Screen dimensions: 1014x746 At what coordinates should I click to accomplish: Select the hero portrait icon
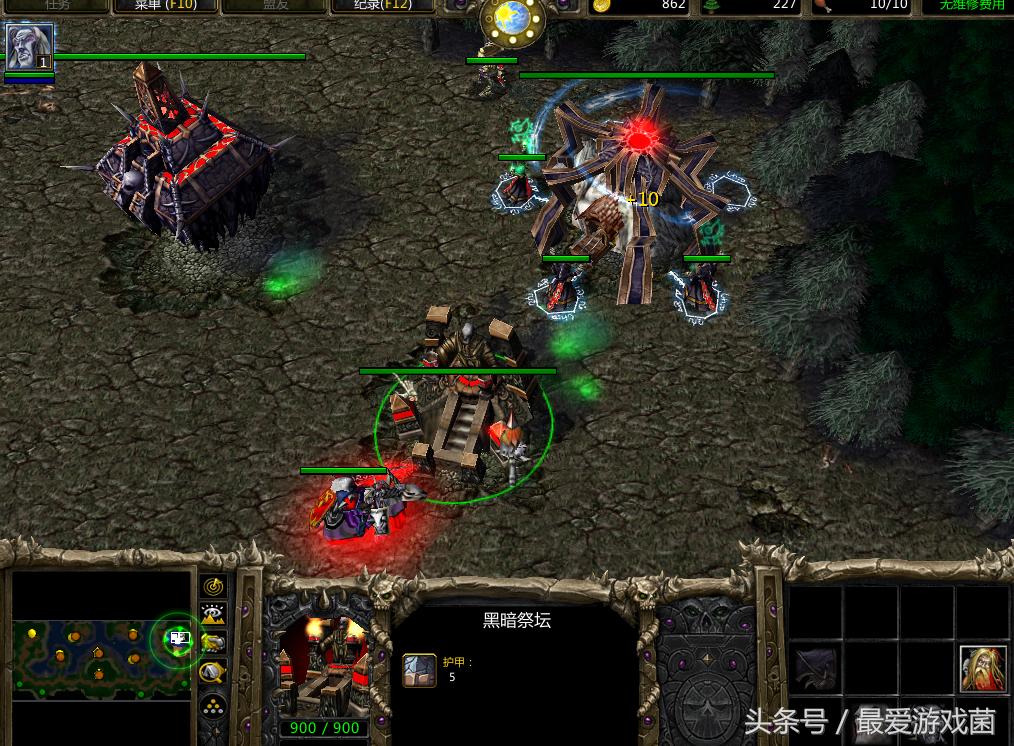28,47
